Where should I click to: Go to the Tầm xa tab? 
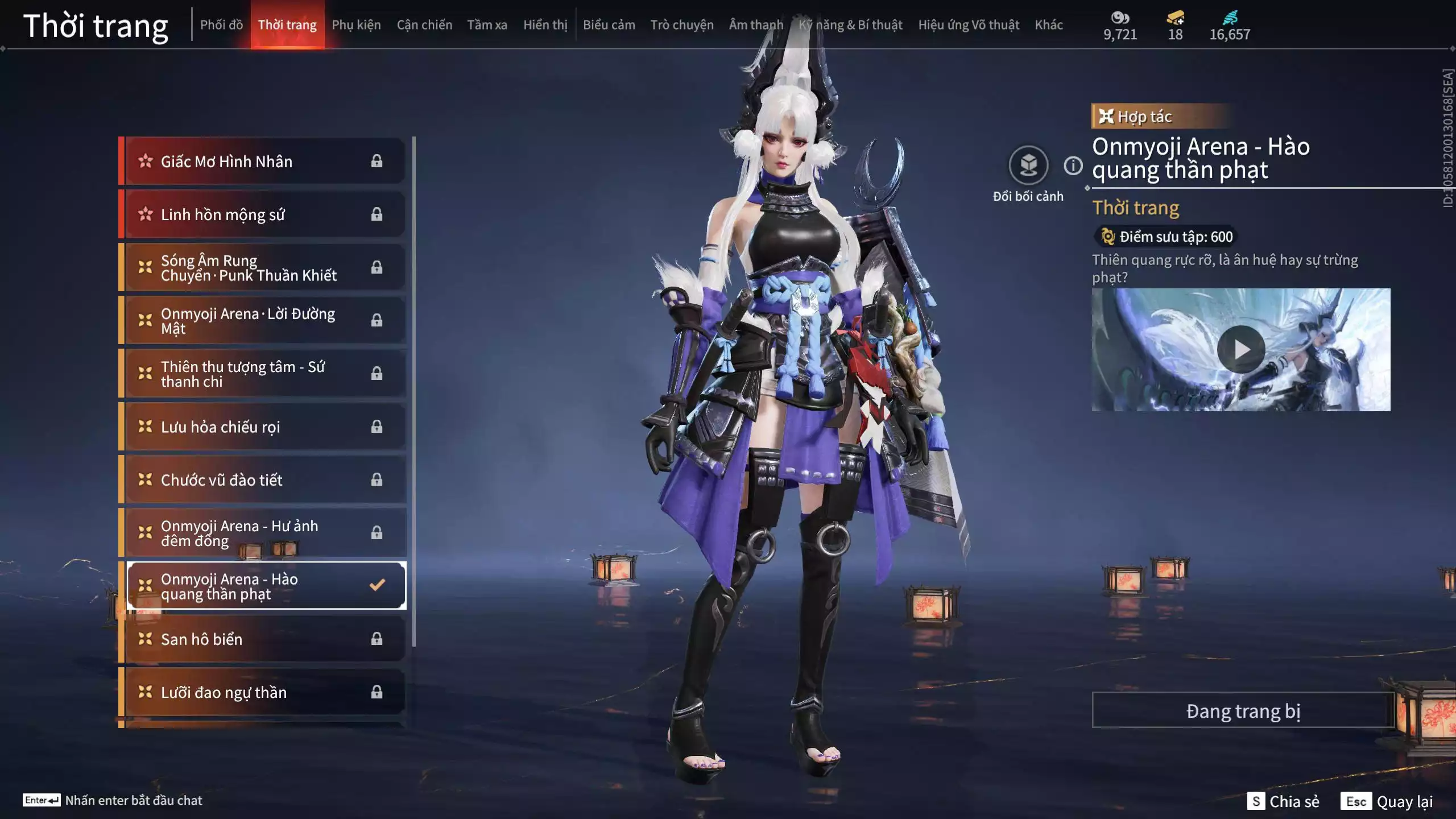pos(487,25)
